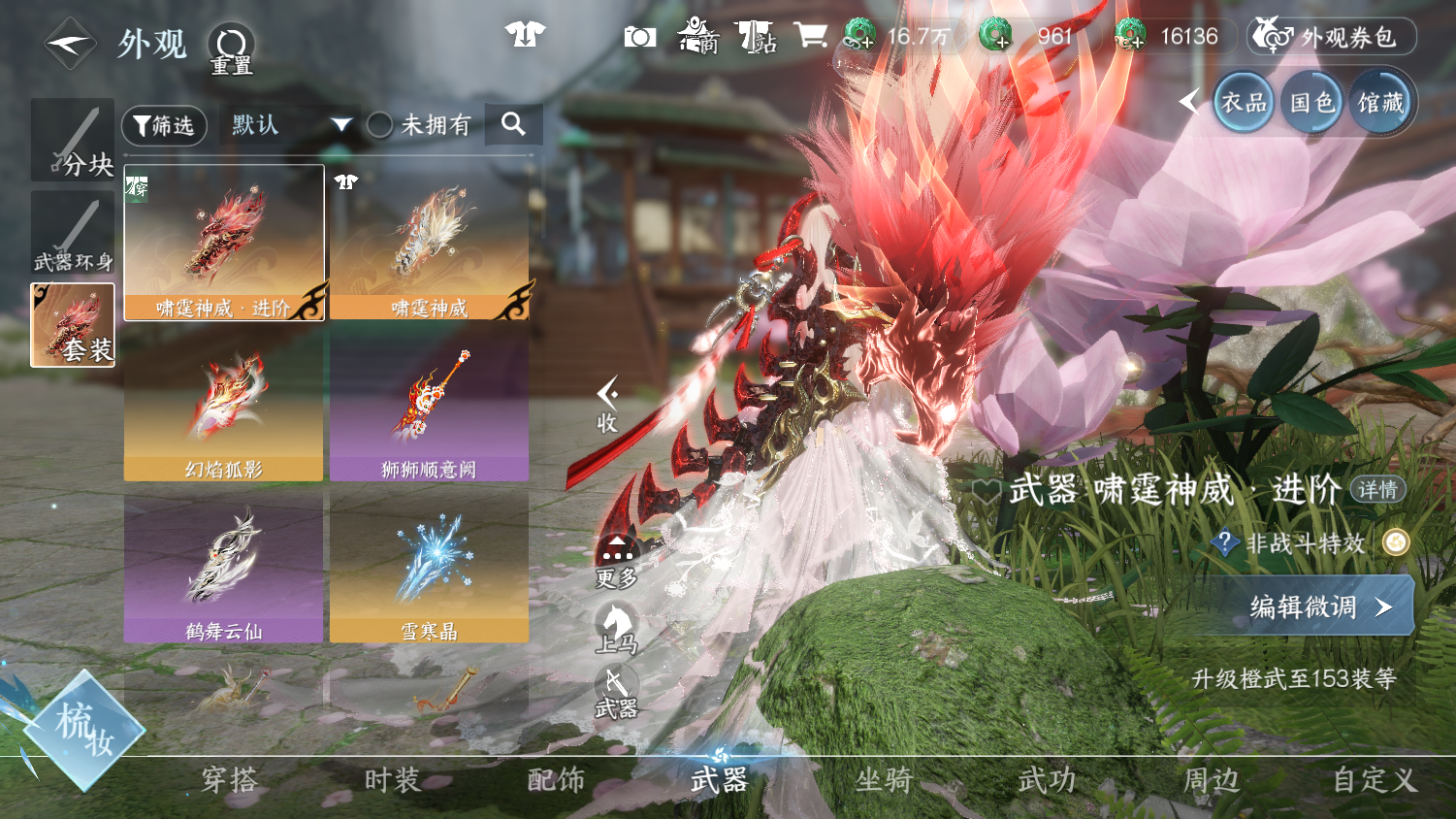Reset appearance with the 重置 button
The height and width of the screenshot is (819, 1456).
point(231,49)
